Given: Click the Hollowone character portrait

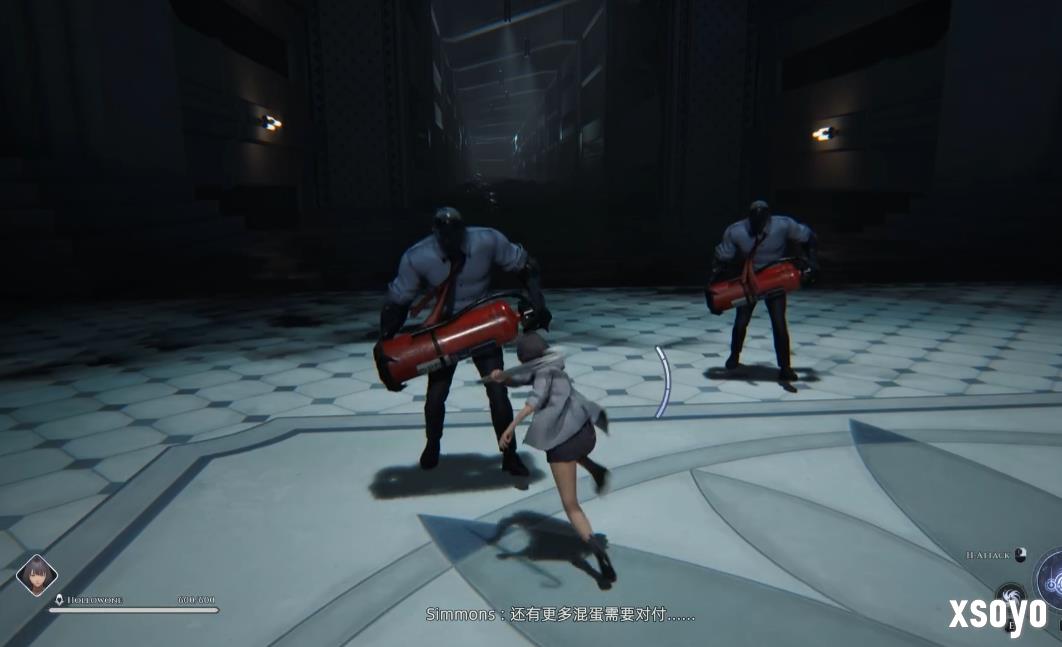Looking at the screenshot, I should [37, 575].
